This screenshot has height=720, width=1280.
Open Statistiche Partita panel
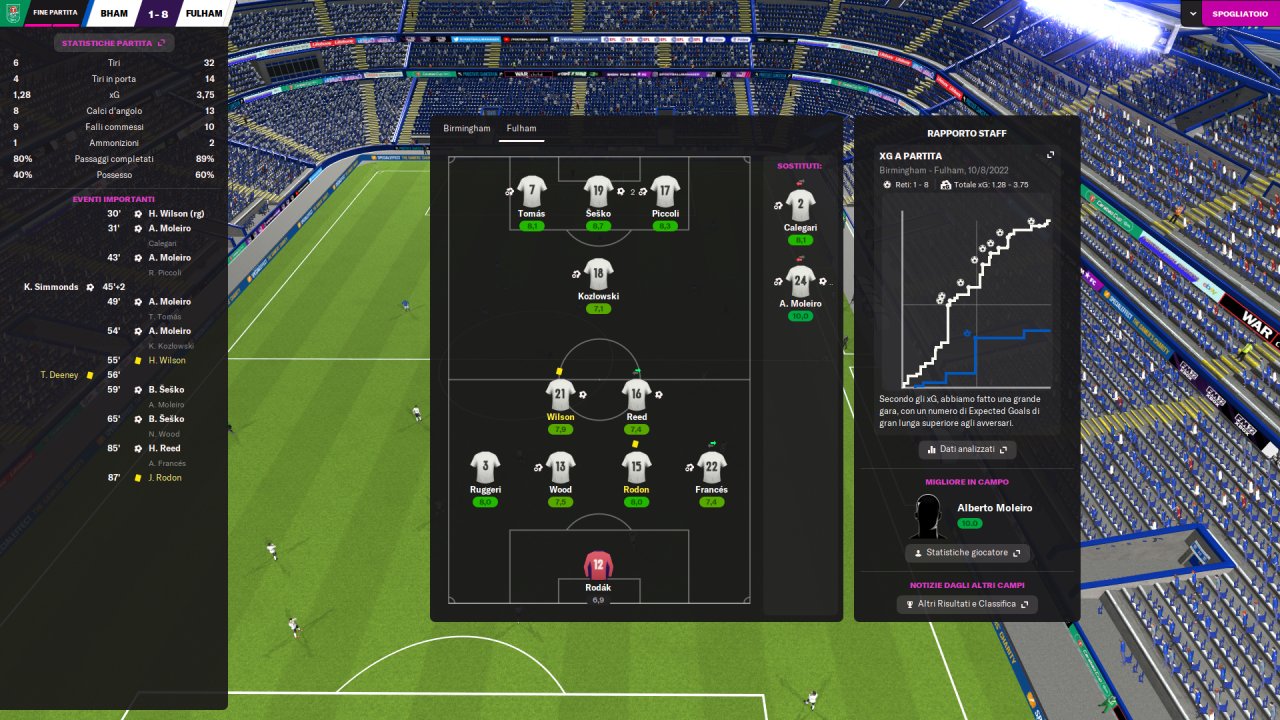(114, 43)
